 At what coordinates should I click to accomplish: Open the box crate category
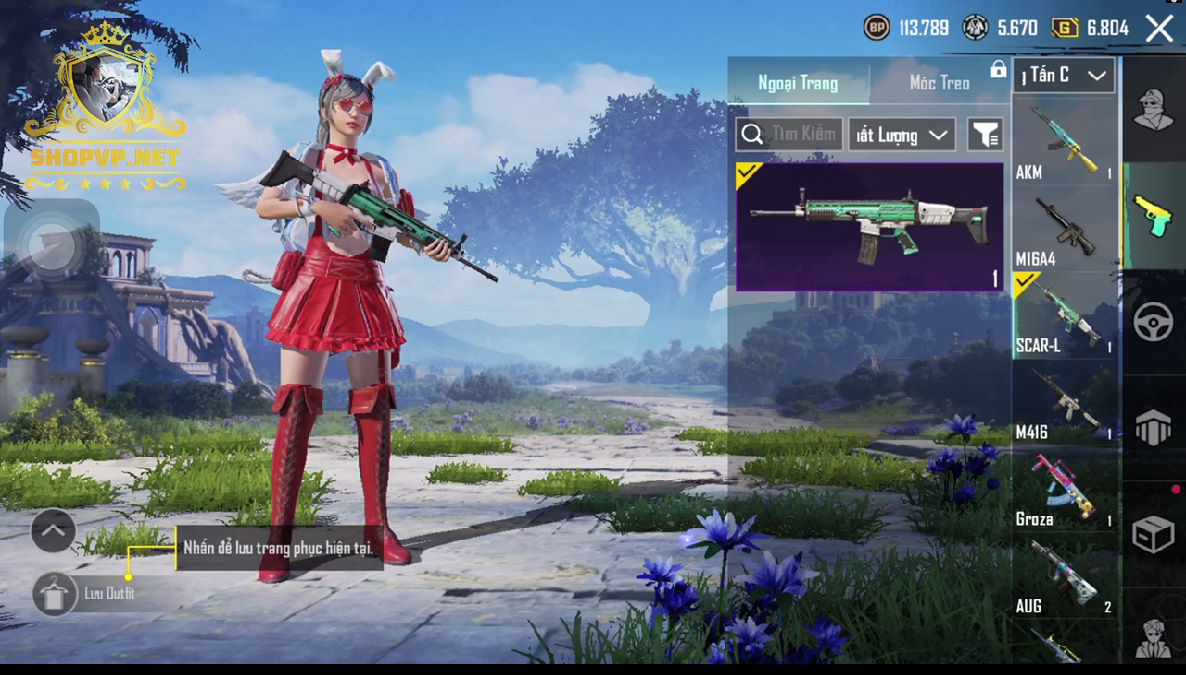1153,535
